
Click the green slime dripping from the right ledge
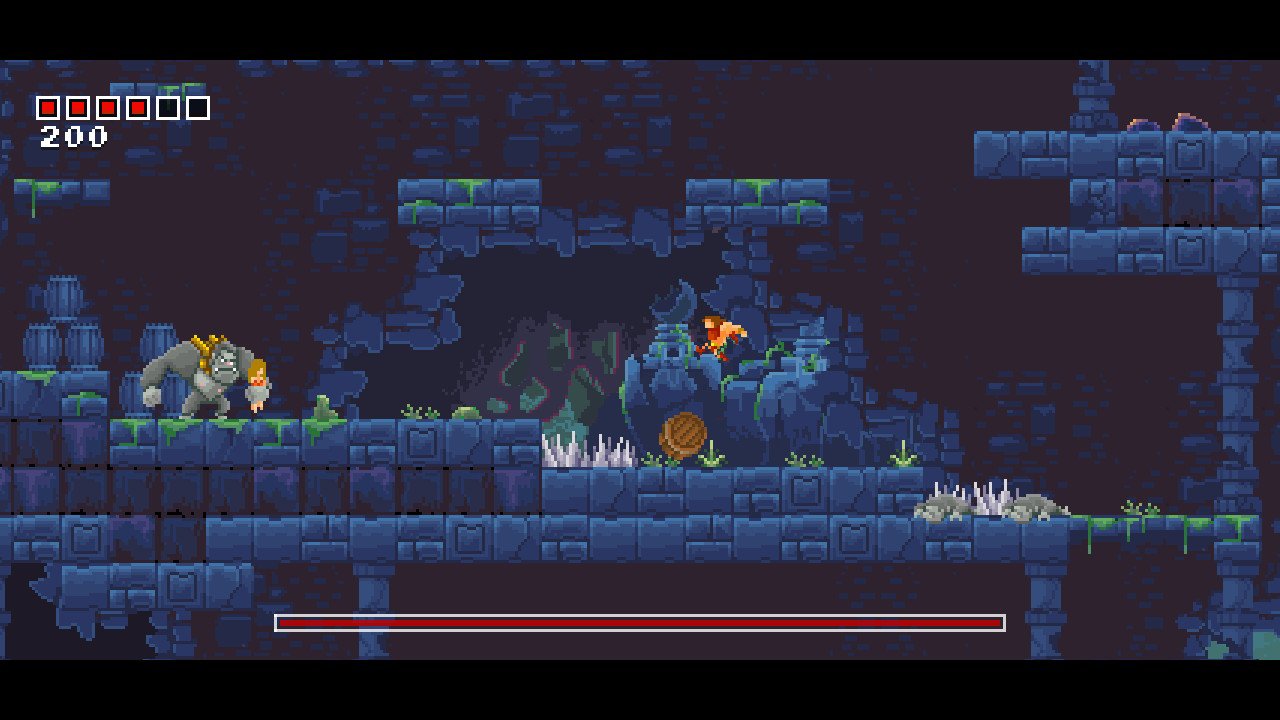click(1090, 535)
